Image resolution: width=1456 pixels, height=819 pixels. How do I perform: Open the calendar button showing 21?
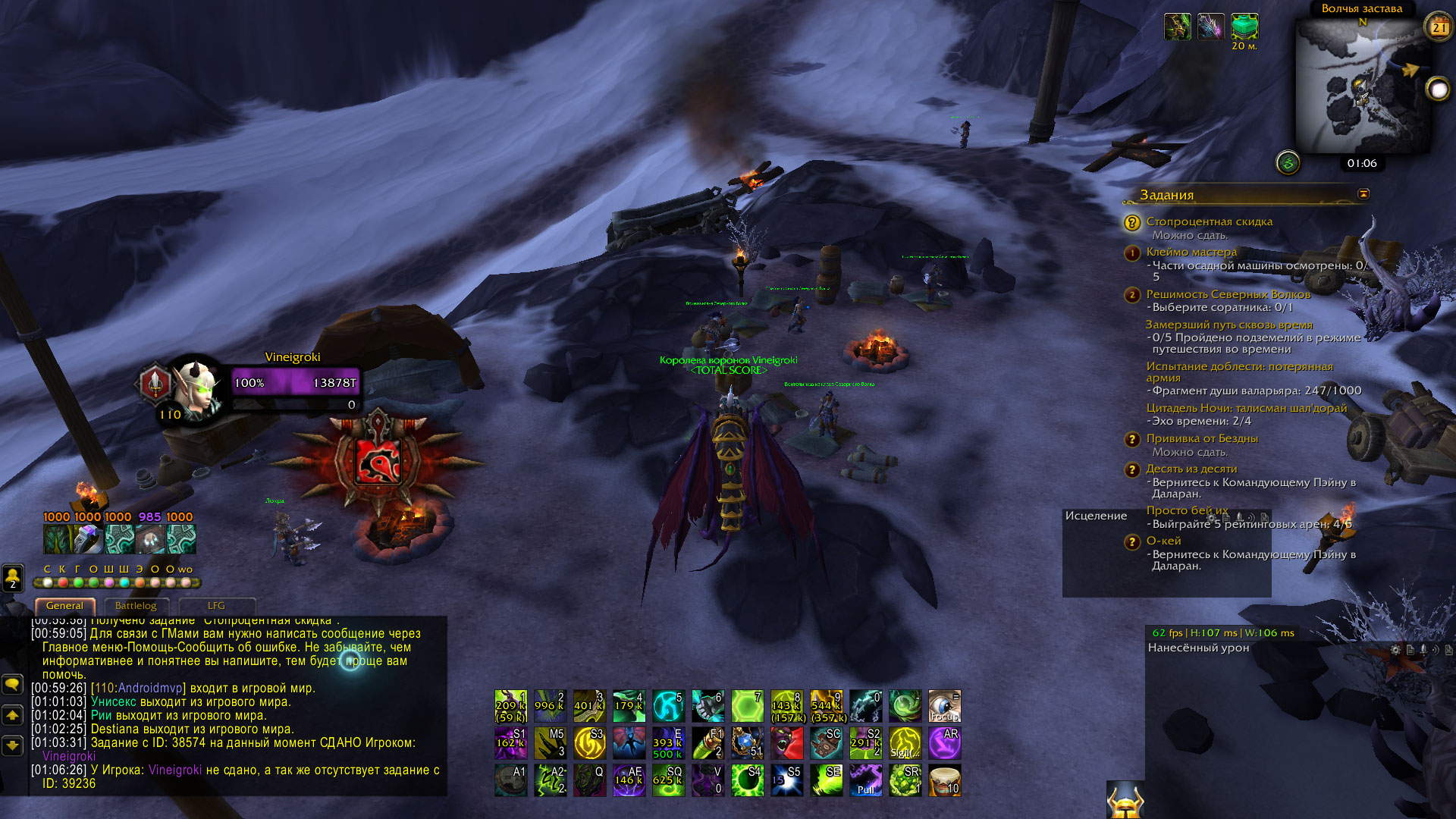pos(1439,27)
